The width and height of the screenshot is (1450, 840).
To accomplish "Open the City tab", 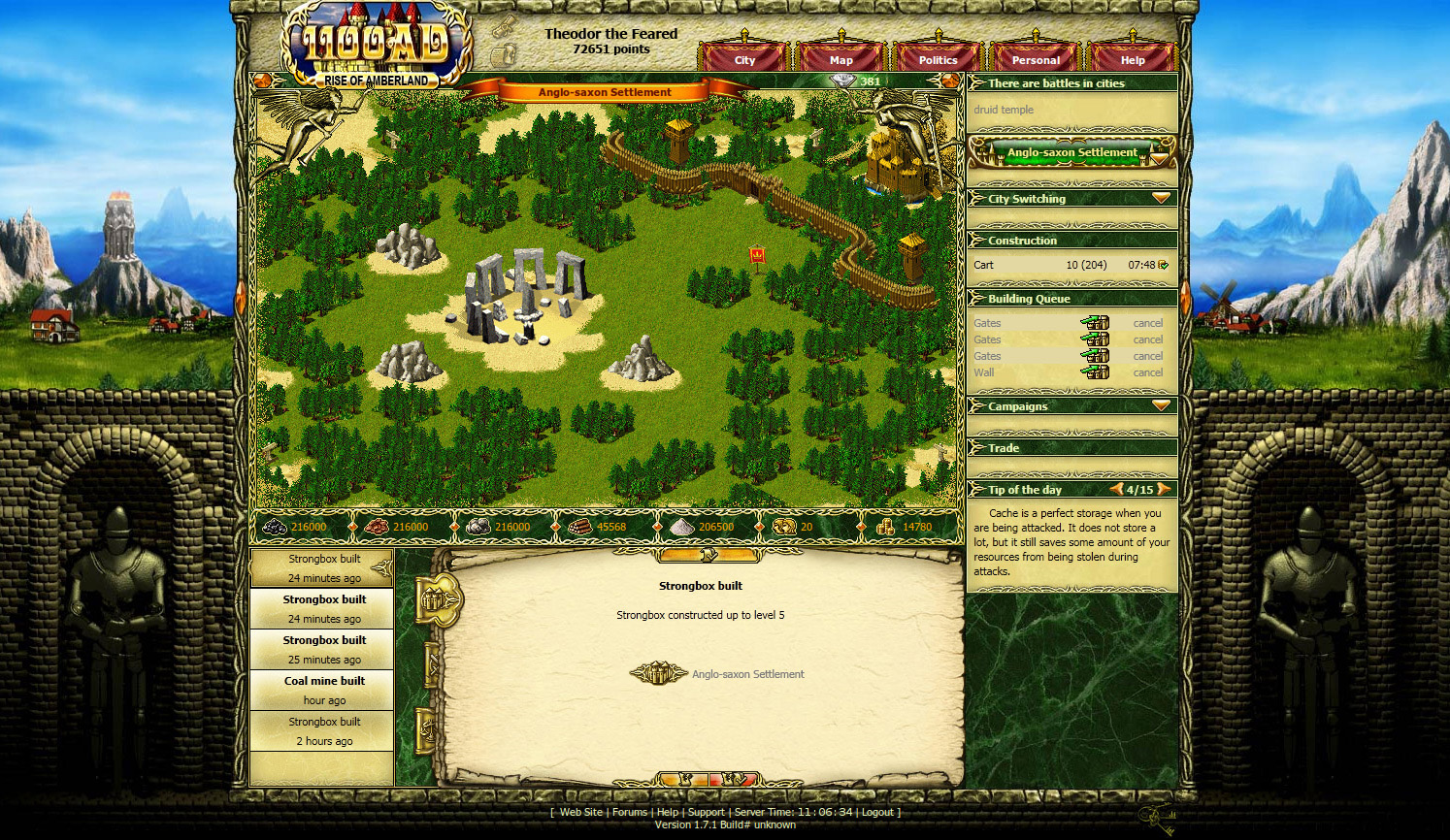I will (x=744, y=59).
